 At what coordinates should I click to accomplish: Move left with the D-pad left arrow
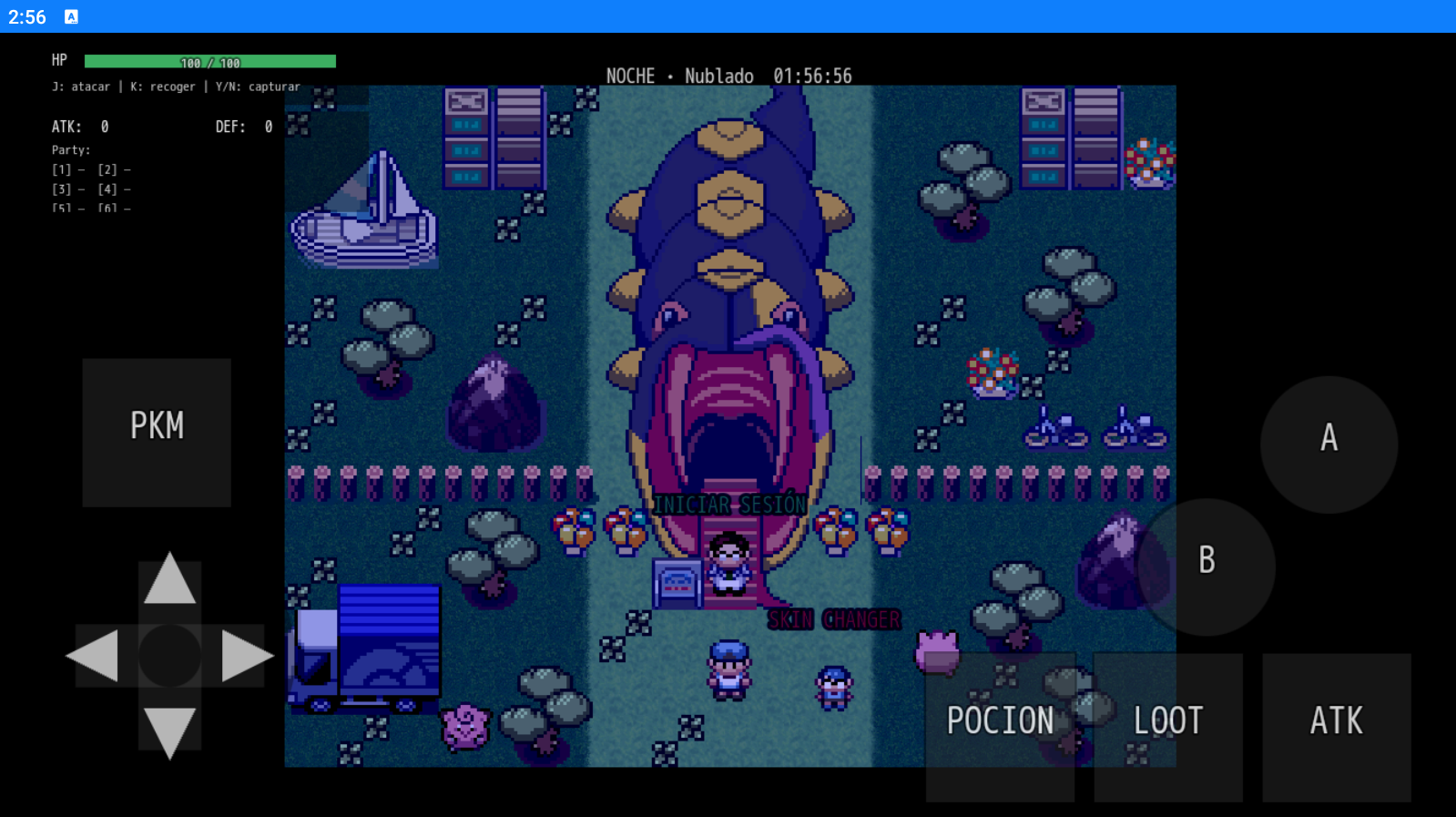(x=95, y=656)
